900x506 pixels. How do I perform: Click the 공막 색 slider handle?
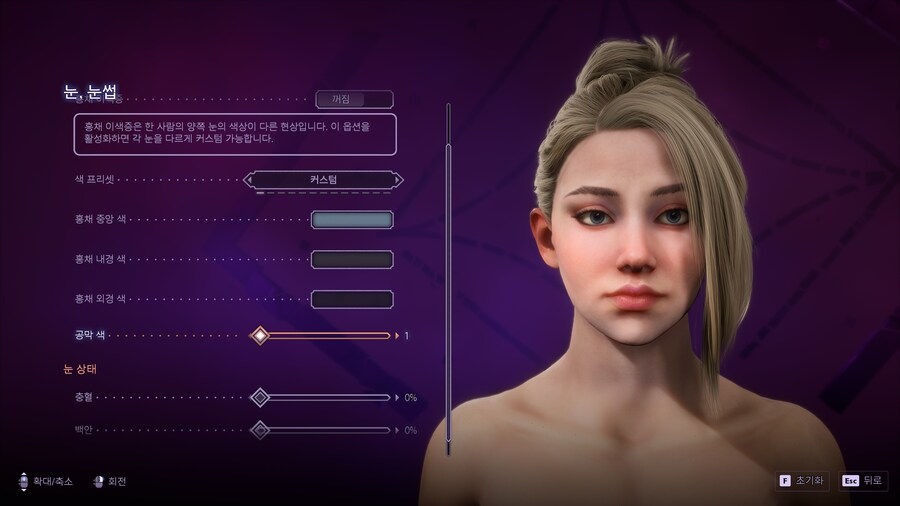(x=260, y=336)
